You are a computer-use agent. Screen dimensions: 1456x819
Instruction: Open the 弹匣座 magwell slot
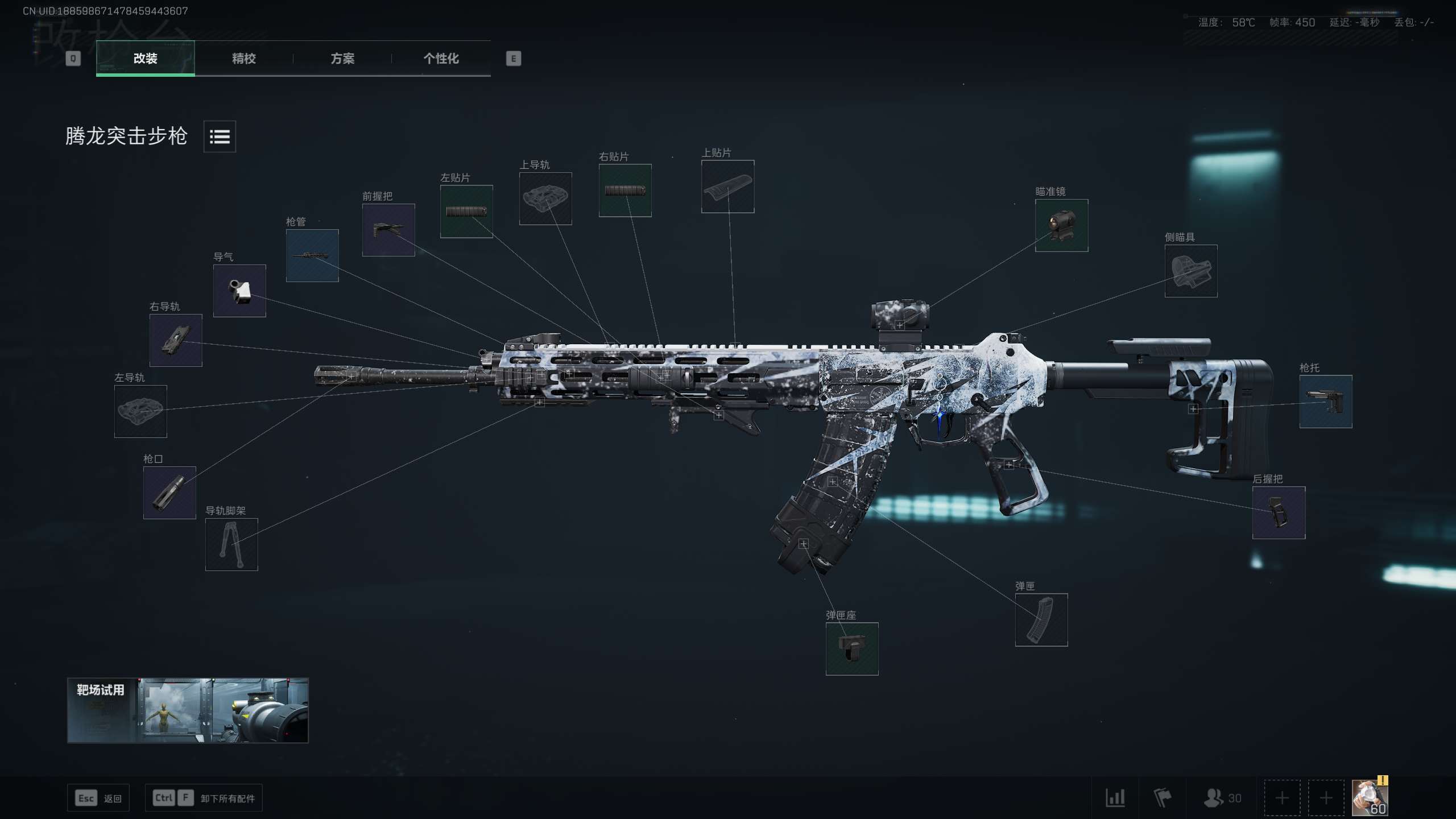852,649
